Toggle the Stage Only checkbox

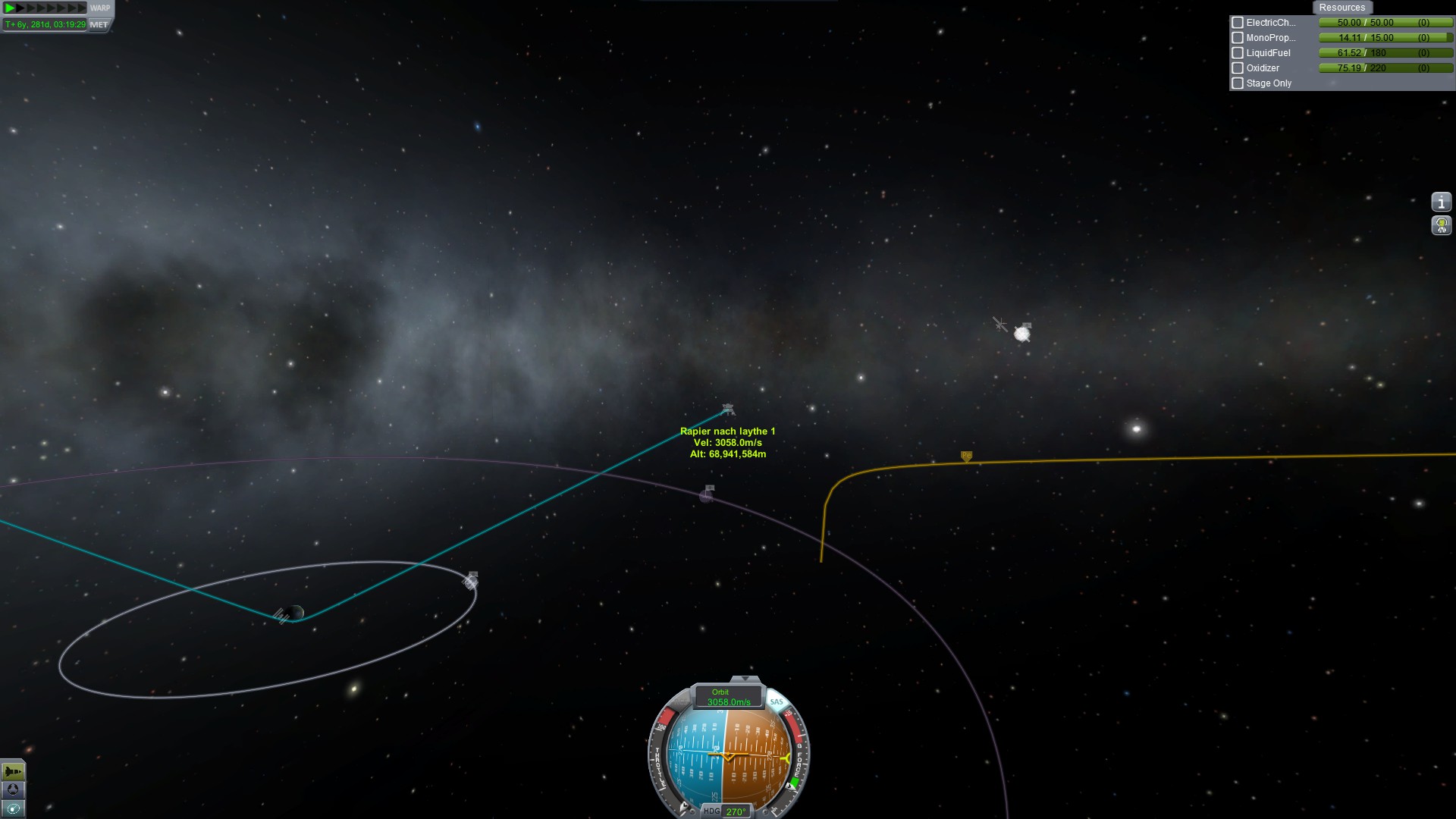point(1238,83)
